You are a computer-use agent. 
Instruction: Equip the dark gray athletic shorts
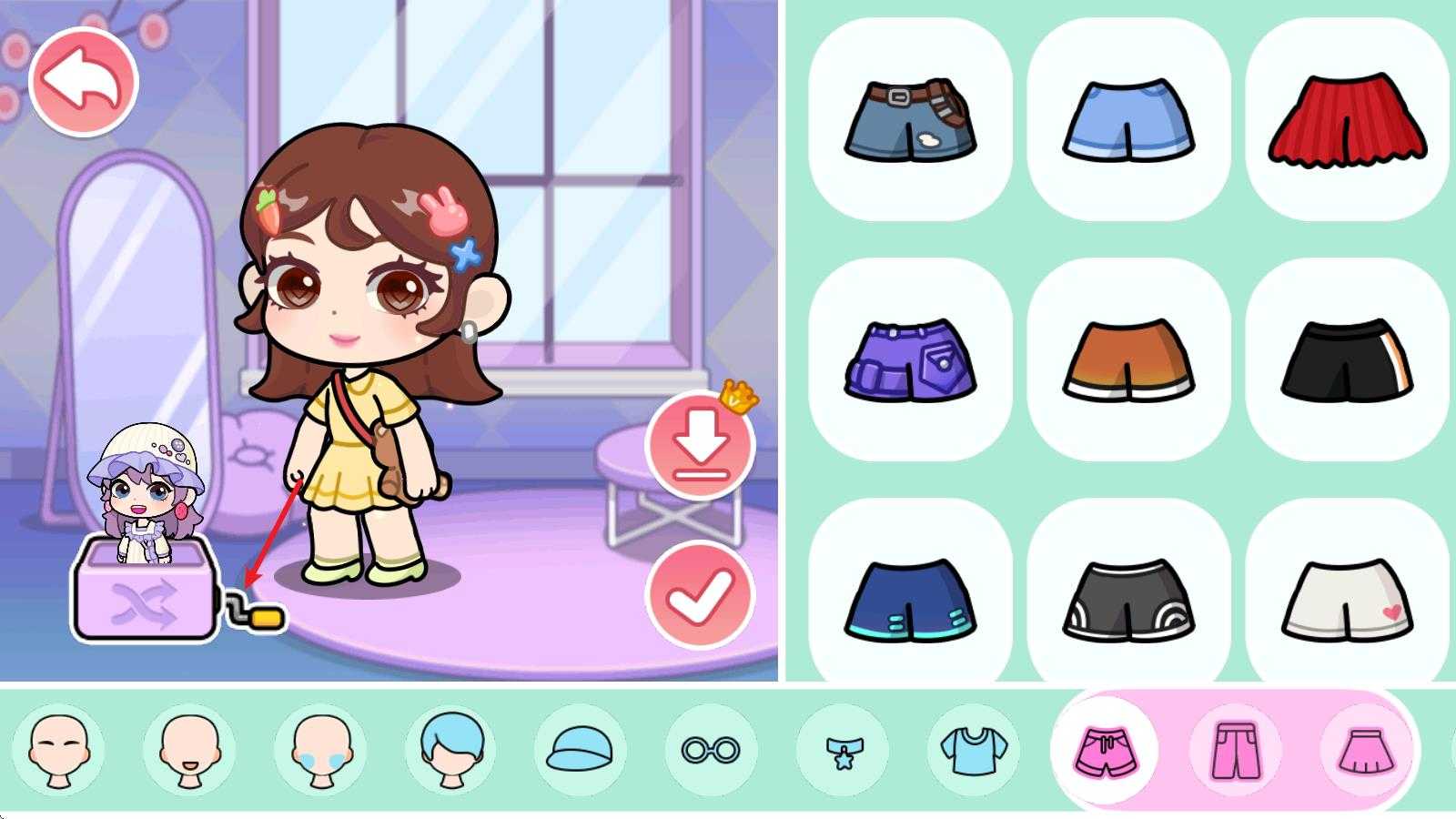click(x=1128, y=601)
